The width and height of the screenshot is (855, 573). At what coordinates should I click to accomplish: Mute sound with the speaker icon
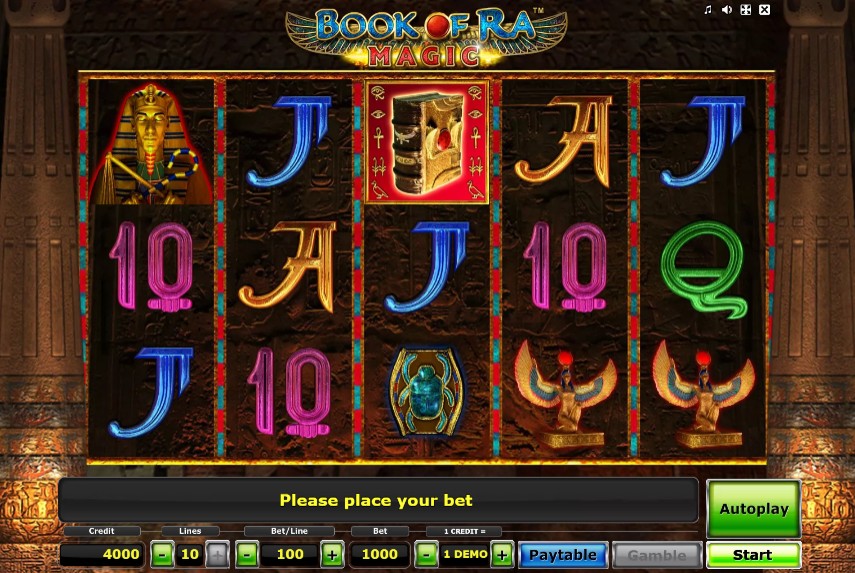pos(727,10)
